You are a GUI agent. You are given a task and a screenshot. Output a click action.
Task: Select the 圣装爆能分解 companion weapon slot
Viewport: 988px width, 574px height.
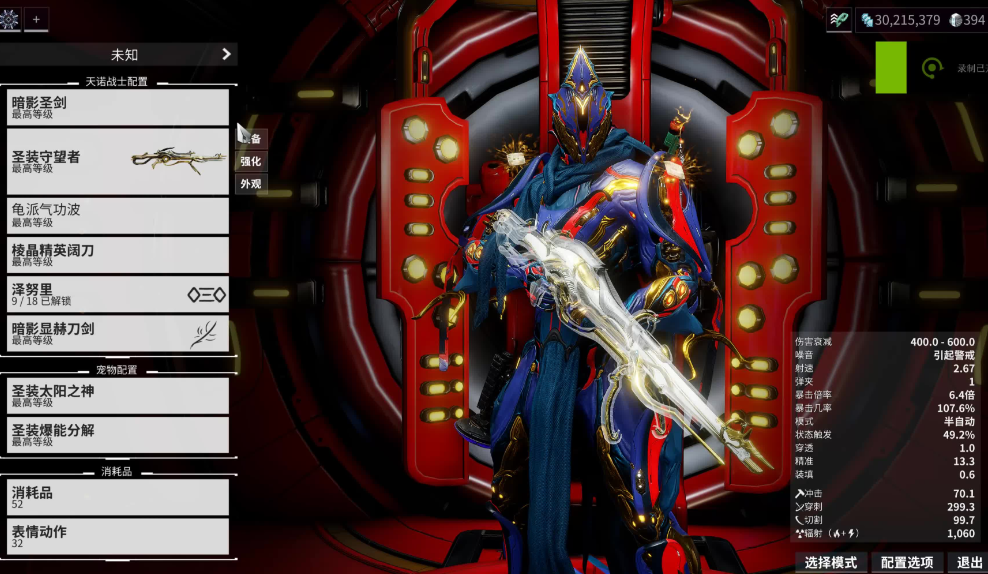[x=118, y=434]
